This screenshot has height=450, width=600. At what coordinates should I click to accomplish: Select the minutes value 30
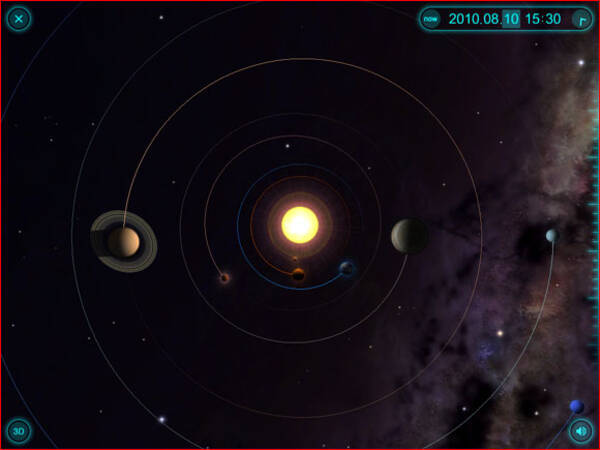coord(553,18)
